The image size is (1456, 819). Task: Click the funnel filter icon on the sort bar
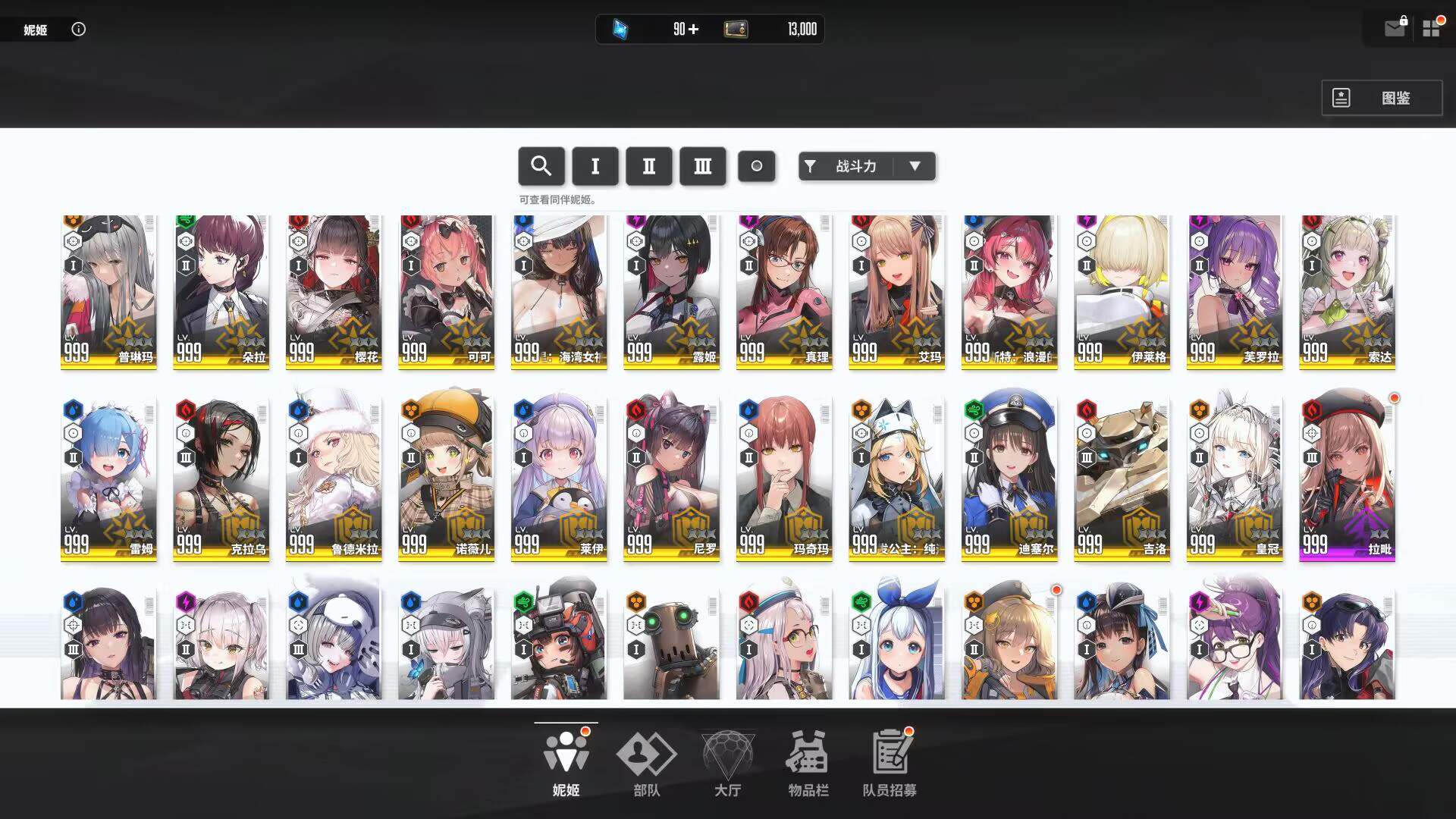point(811,166)
